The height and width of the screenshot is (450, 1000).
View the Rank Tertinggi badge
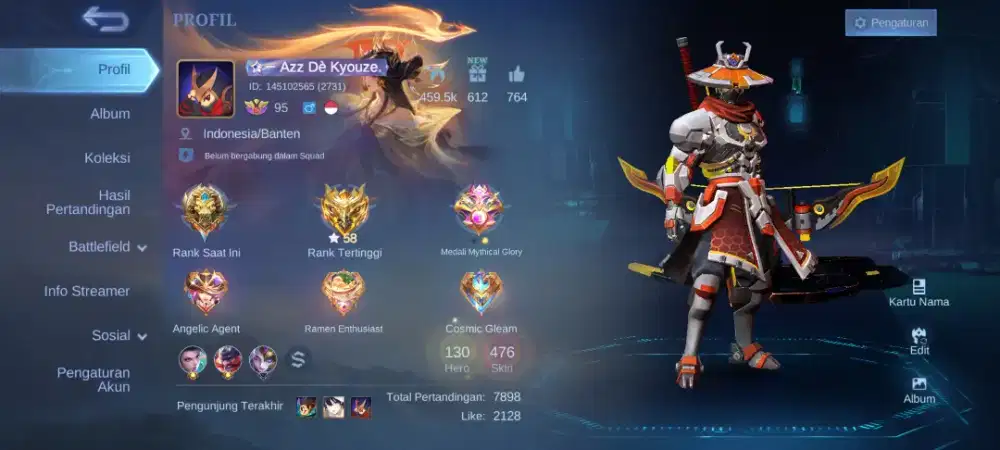[x=344, y=210]
